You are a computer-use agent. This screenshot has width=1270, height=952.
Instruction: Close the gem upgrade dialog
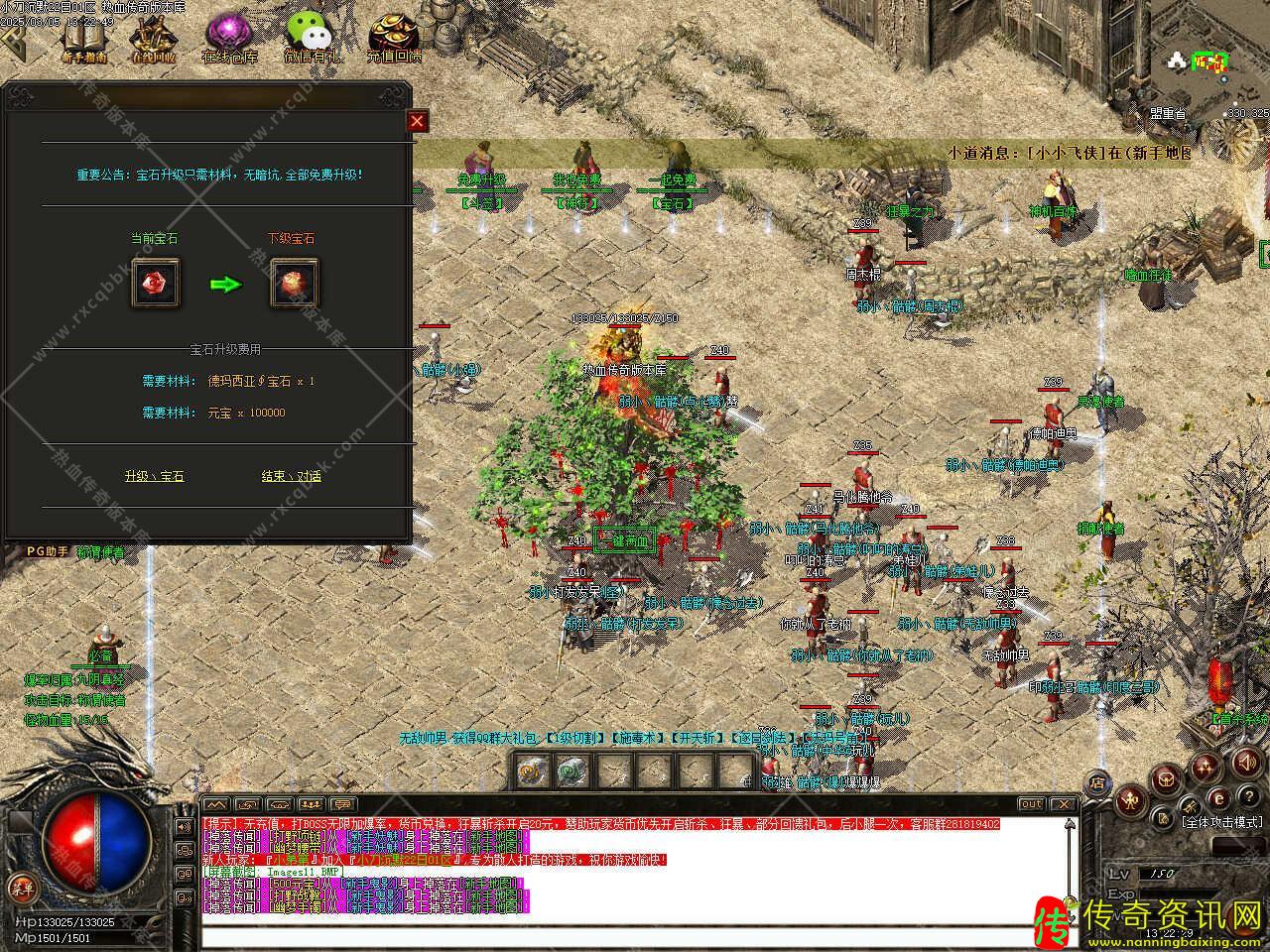(x=418, y=122)
